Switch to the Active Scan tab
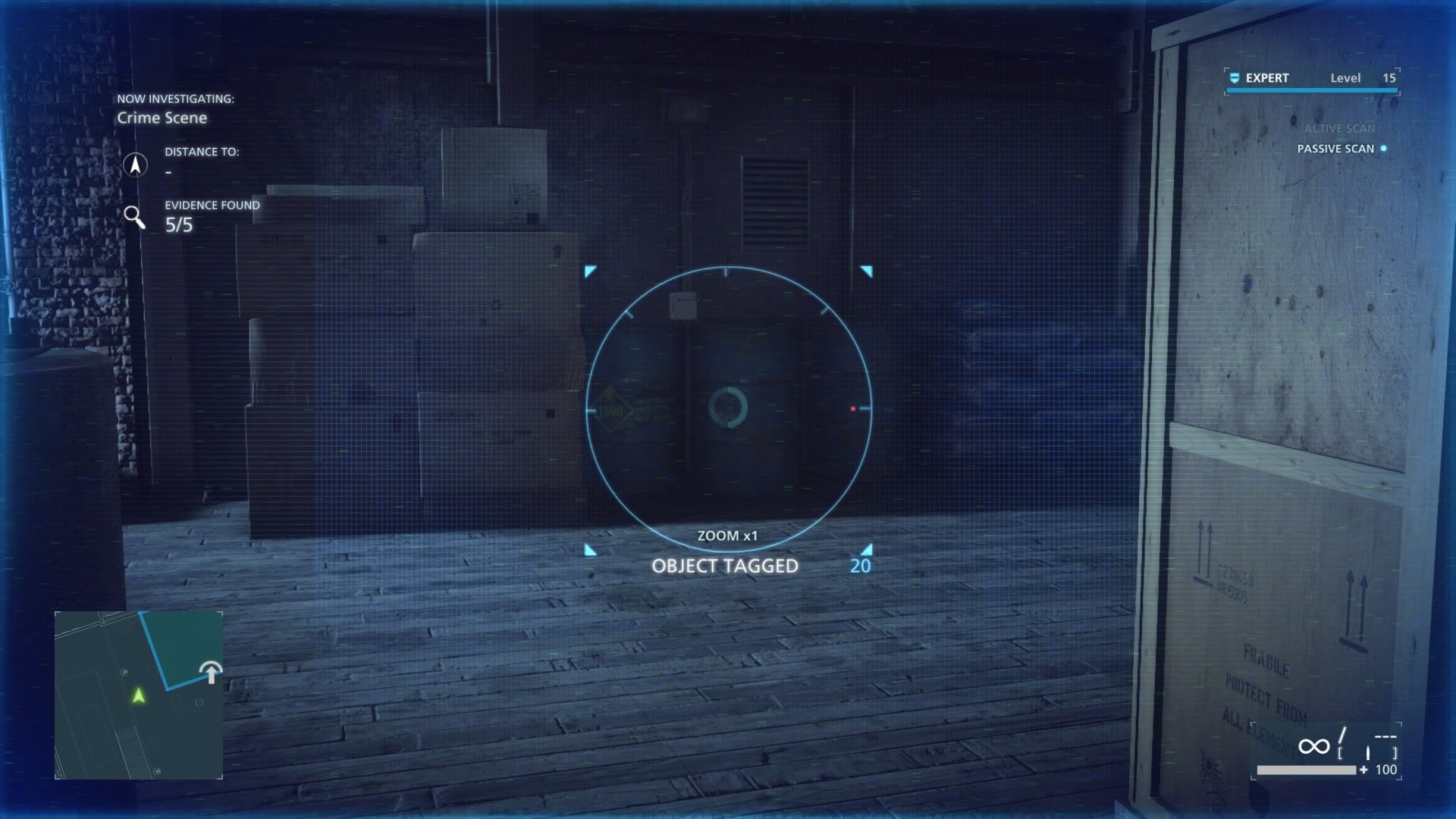Screen dimensions: 1456x819 pyautogui.click(x=1339, y=128)
